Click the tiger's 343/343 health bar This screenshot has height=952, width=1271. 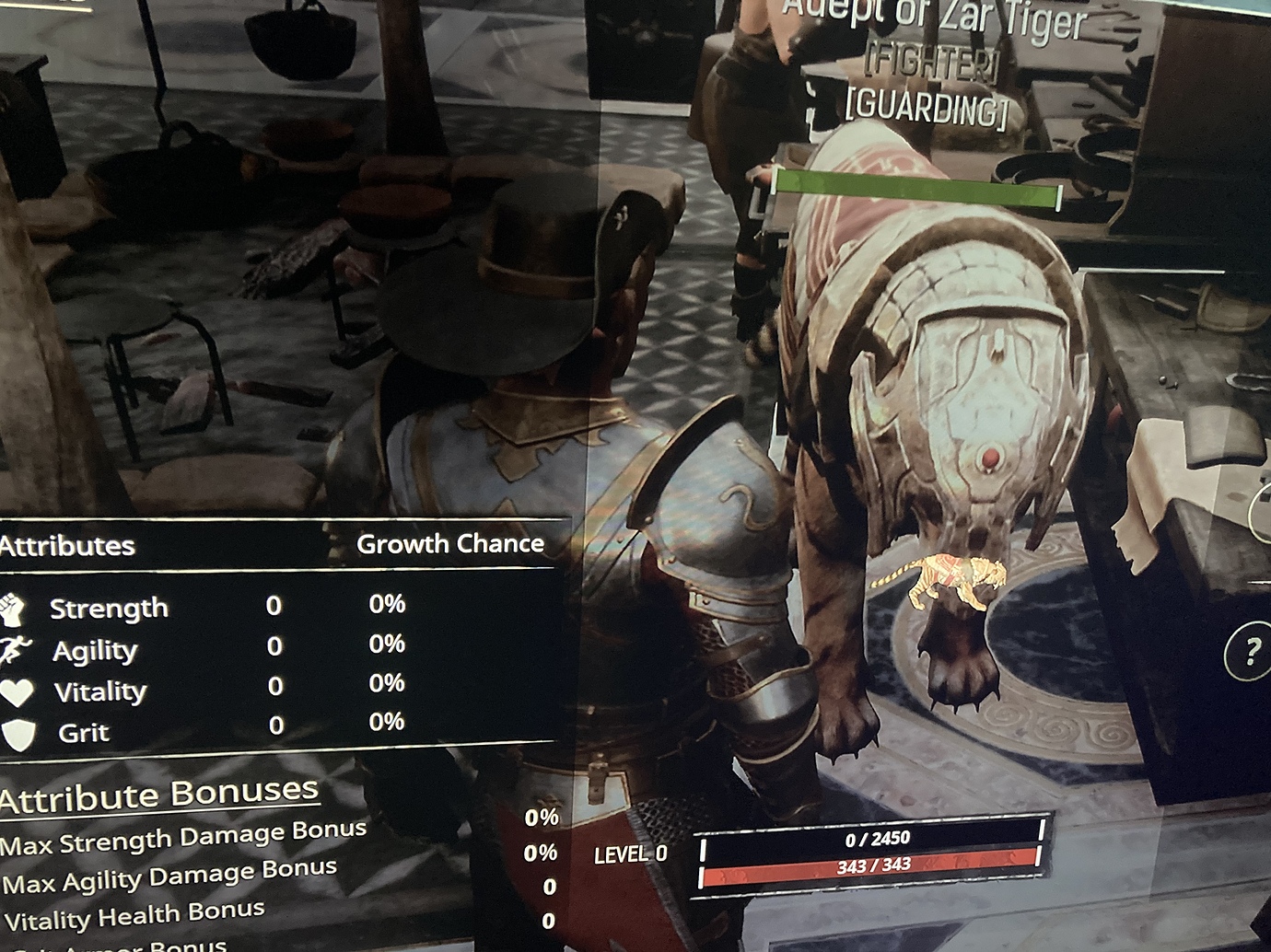[873, 866]
